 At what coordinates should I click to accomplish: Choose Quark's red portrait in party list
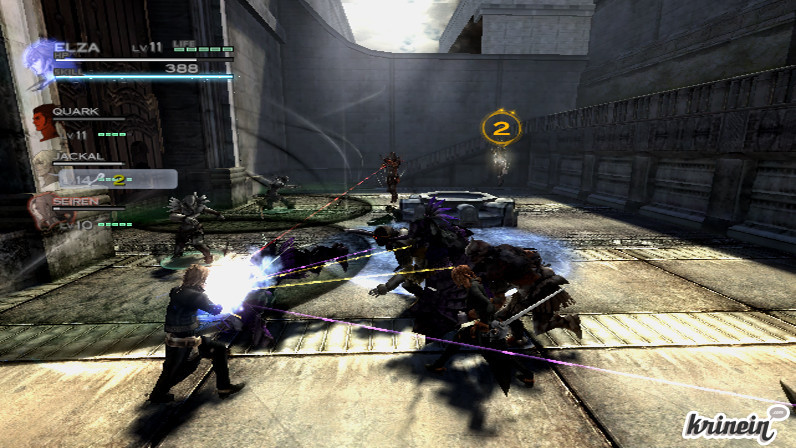(x=44, y=121)
